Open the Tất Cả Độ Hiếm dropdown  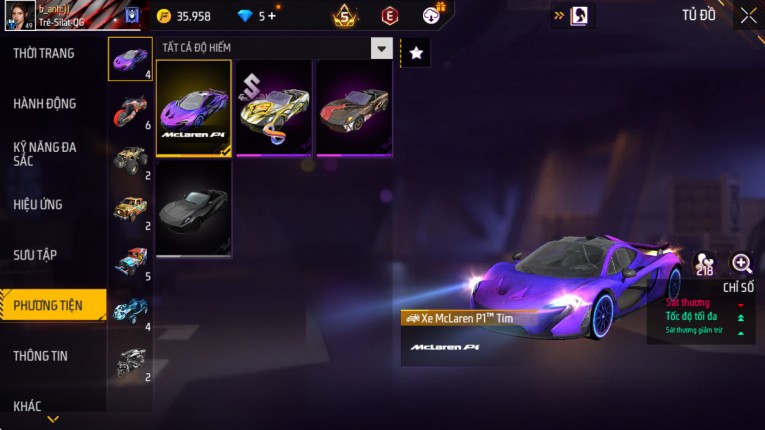point(381,48)
